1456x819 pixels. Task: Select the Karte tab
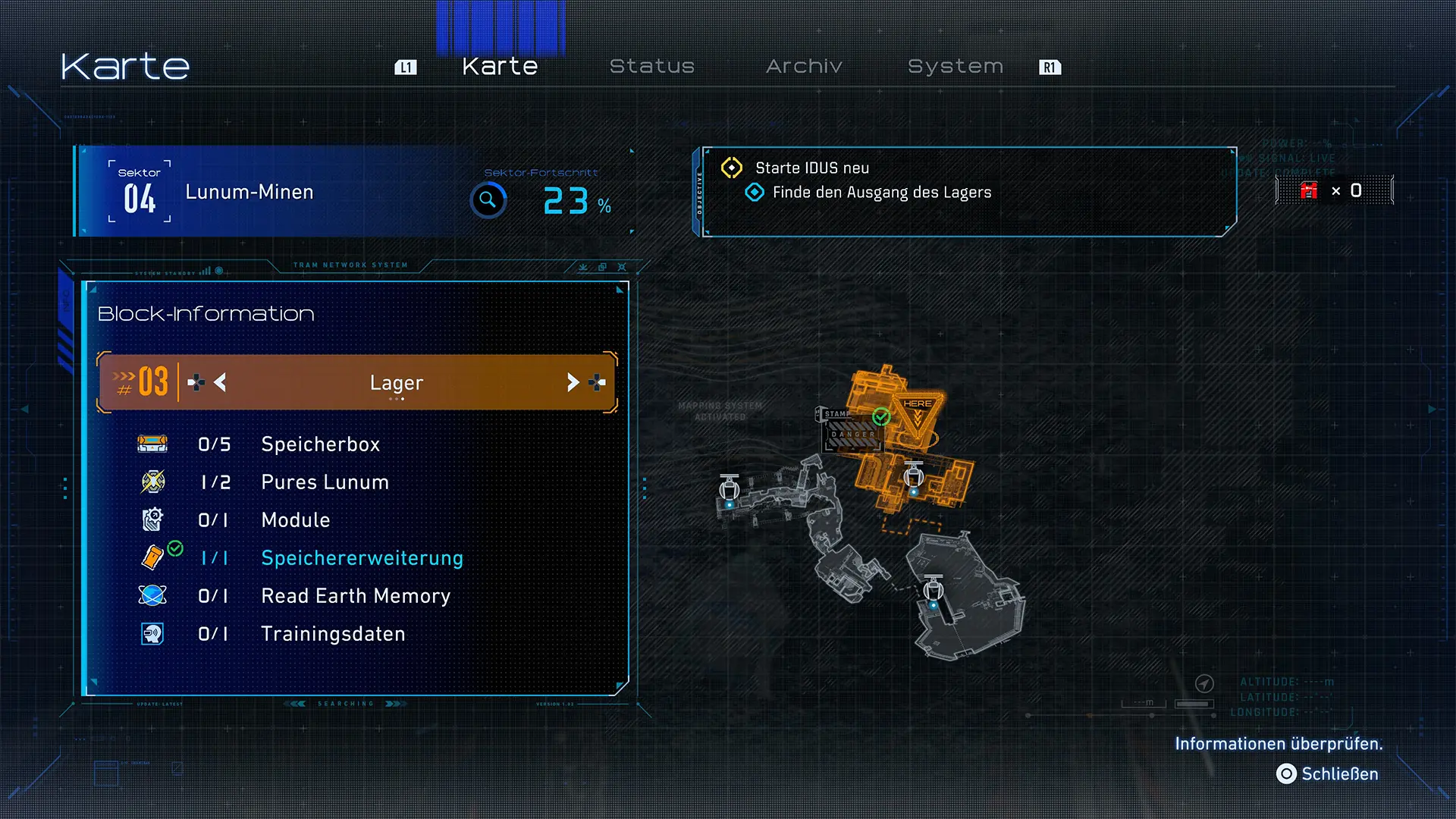pyautogui.click(x=500, y=67)
